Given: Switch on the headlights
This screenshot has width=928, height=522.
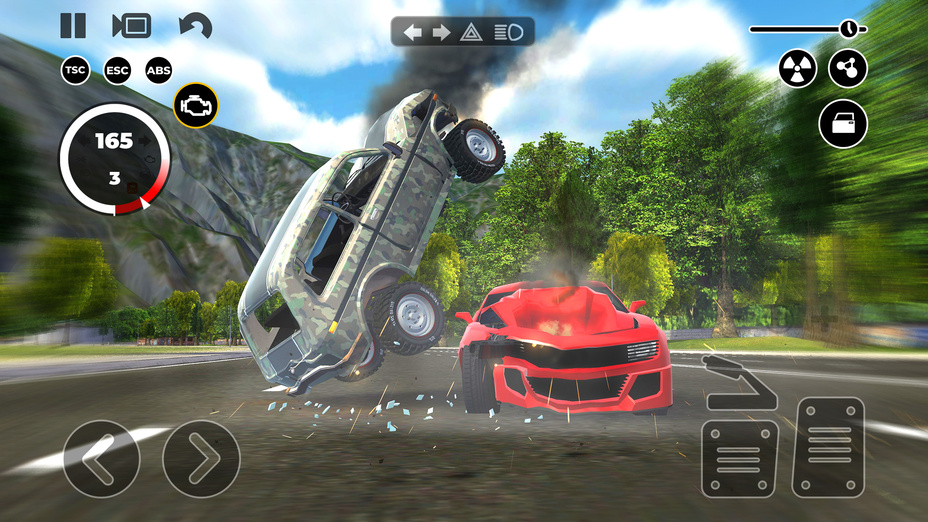Looking at the screenshot, I should click(510, 32).
